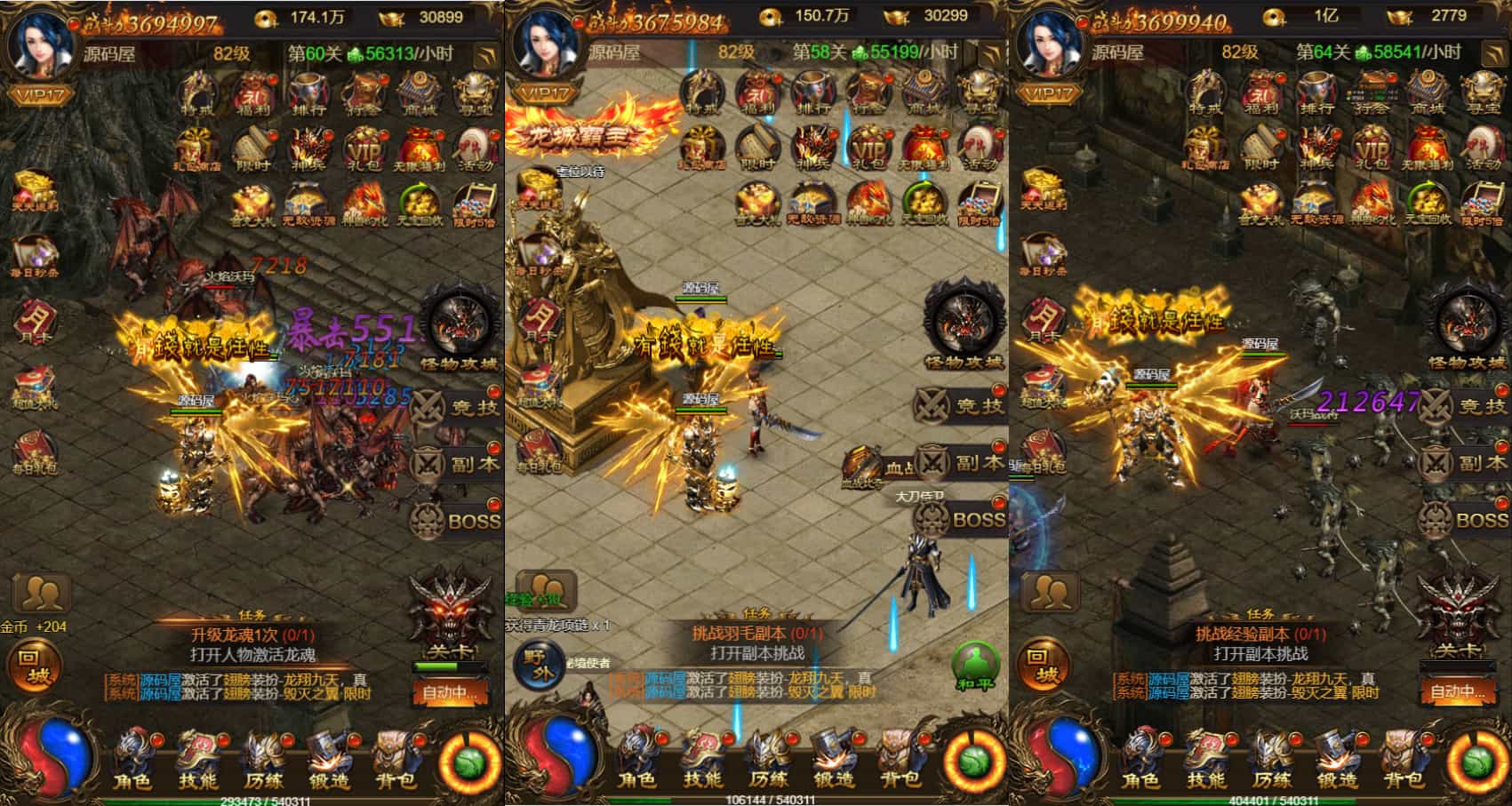Toggle 自动中 auto-battle in the stage 64 window
Viewport: 1512px width, 806px height.
[x=1456, y=690]
